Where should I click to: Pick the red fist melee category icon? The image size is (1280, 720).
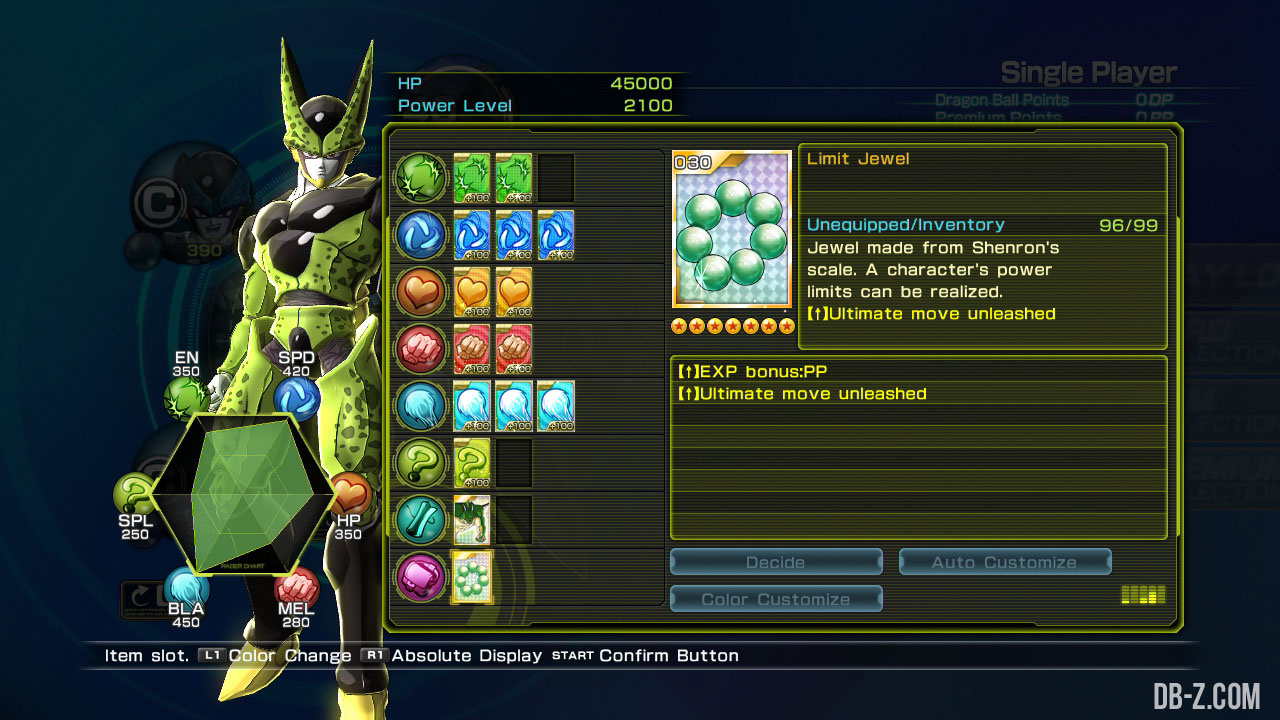point(421,349)
